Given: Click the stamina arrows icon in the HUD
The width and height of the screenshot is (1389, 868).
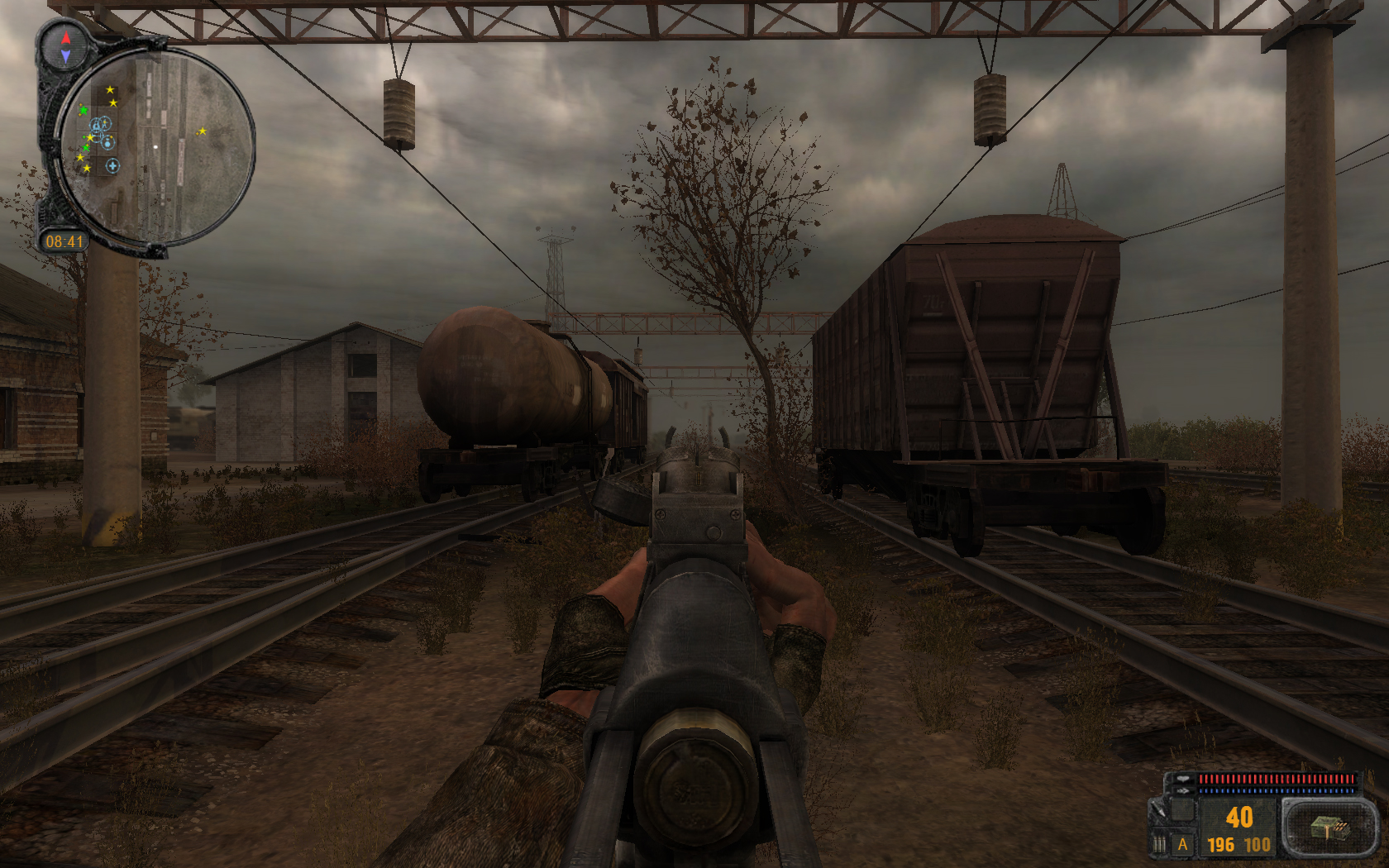Looking at the screenshot, I should pos(1183,790).
